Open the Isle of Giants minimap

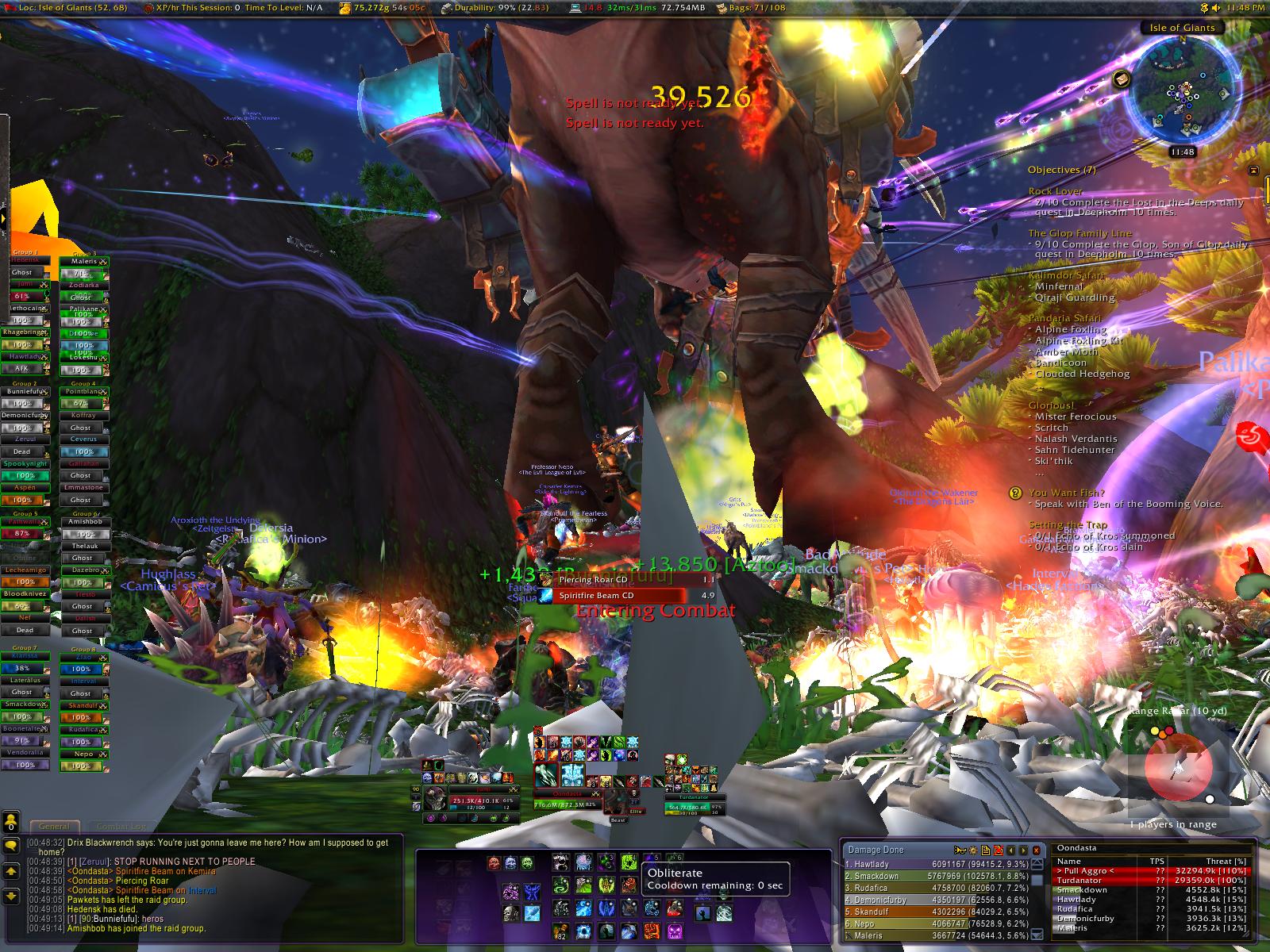(x=1183, y=91)
